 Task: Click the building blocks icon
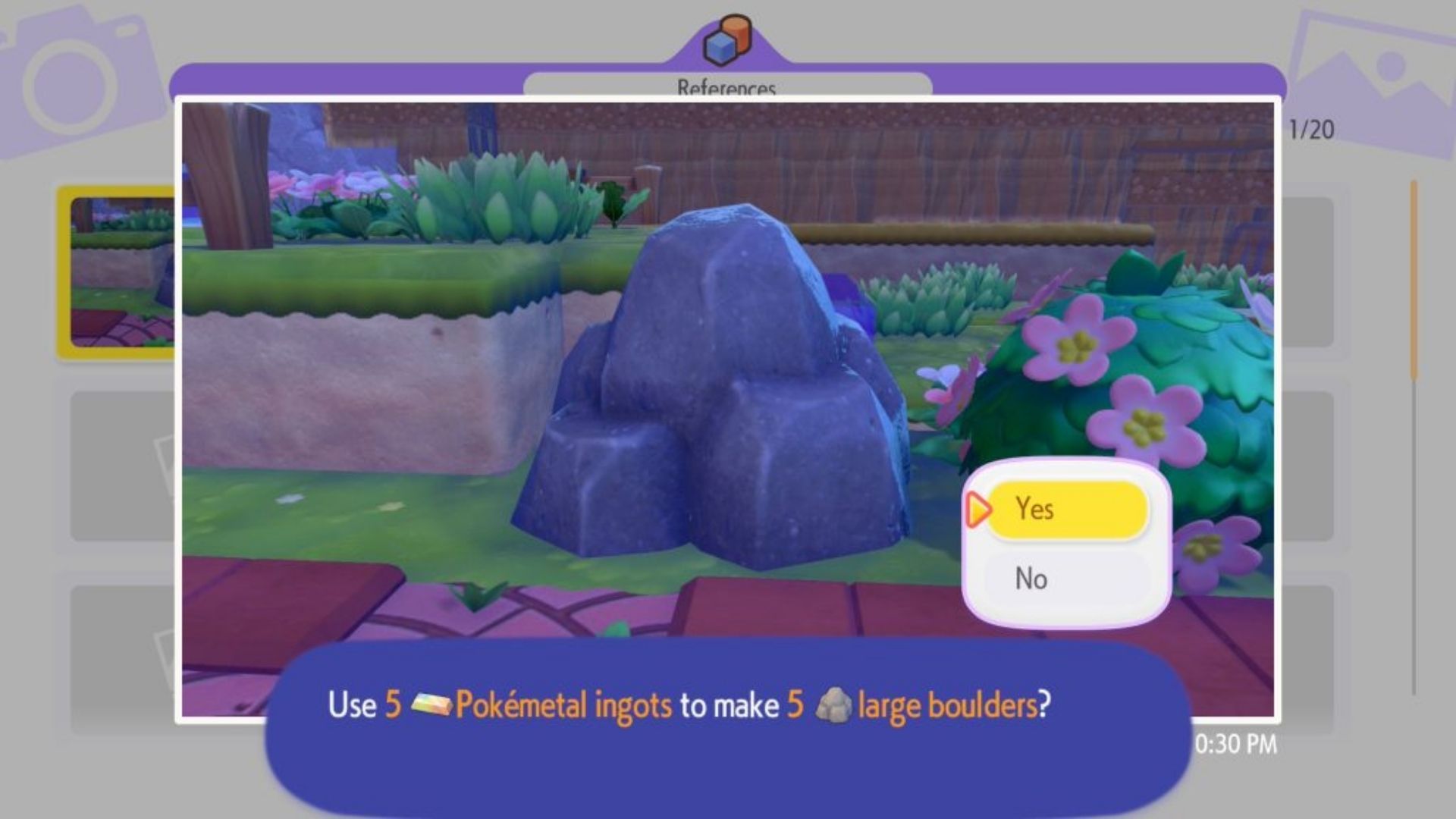click(727, 39)
